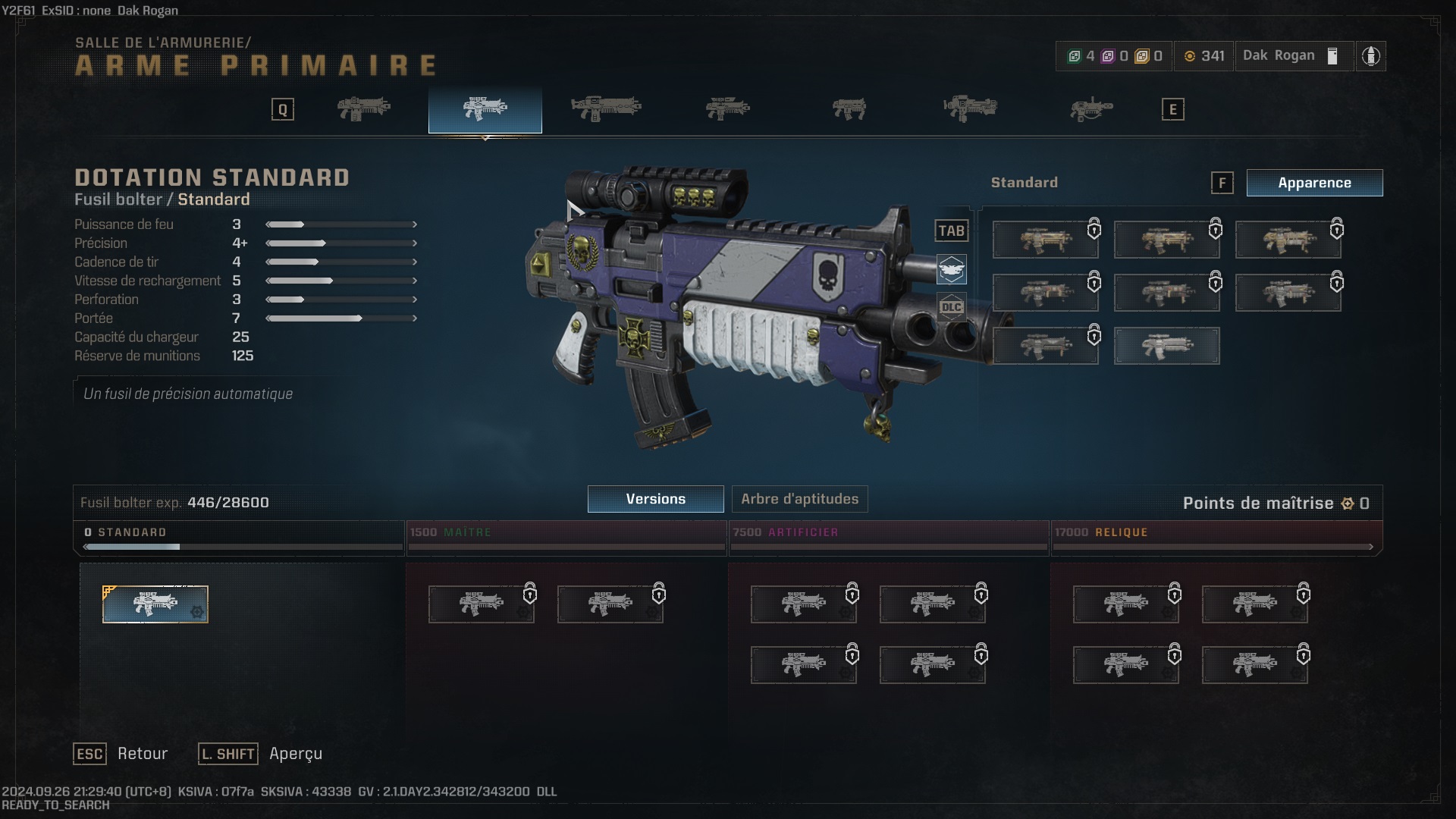Image resolution: width=1456 pixels, height=819 pixels.
Task: Click L. SHIFT Aperçu preview button
Action: click(260, 754)
